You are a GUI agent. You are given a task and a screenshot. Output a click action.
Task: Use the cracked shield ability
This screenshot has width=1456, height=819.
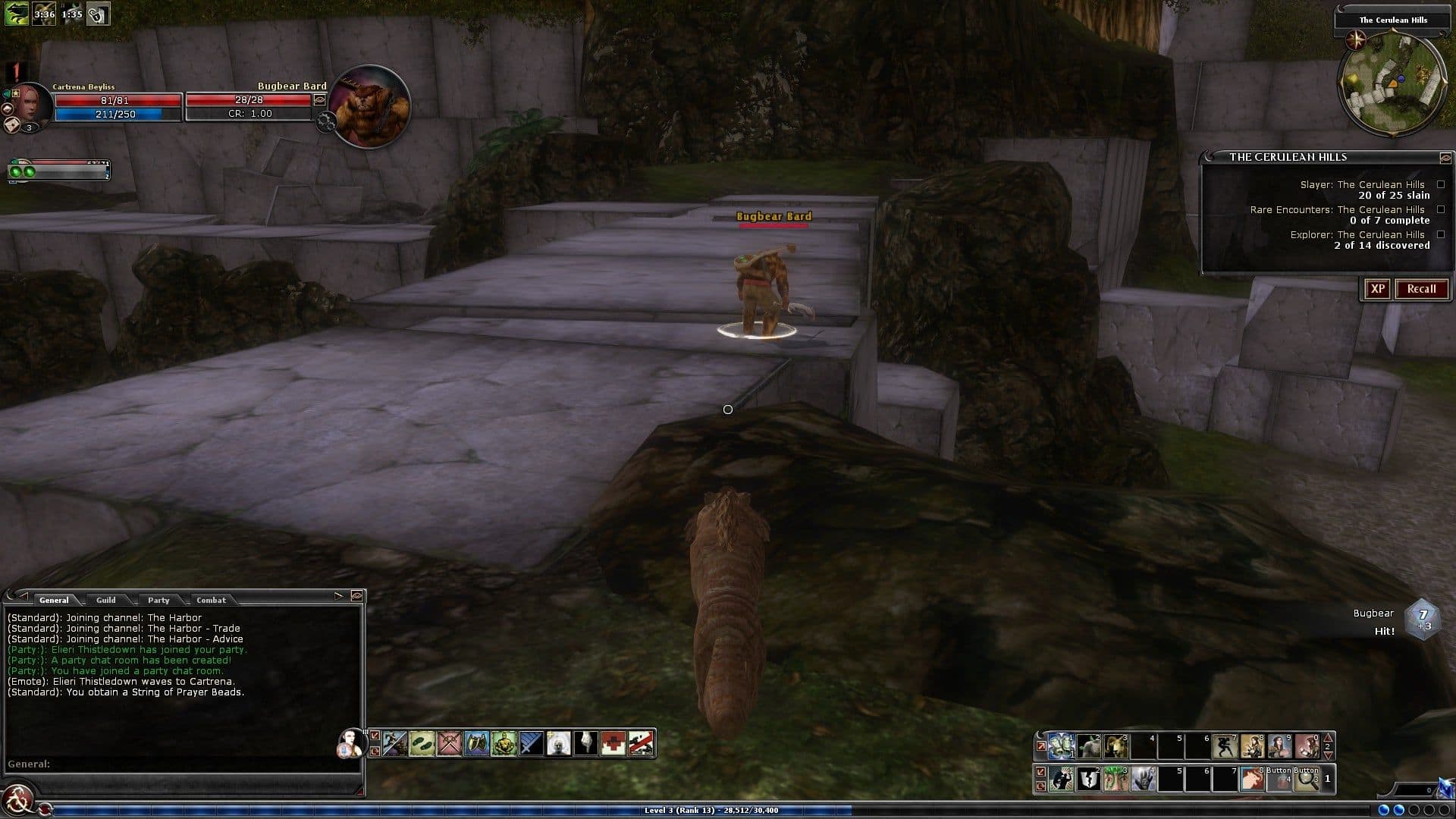[x=1088, y=780]
